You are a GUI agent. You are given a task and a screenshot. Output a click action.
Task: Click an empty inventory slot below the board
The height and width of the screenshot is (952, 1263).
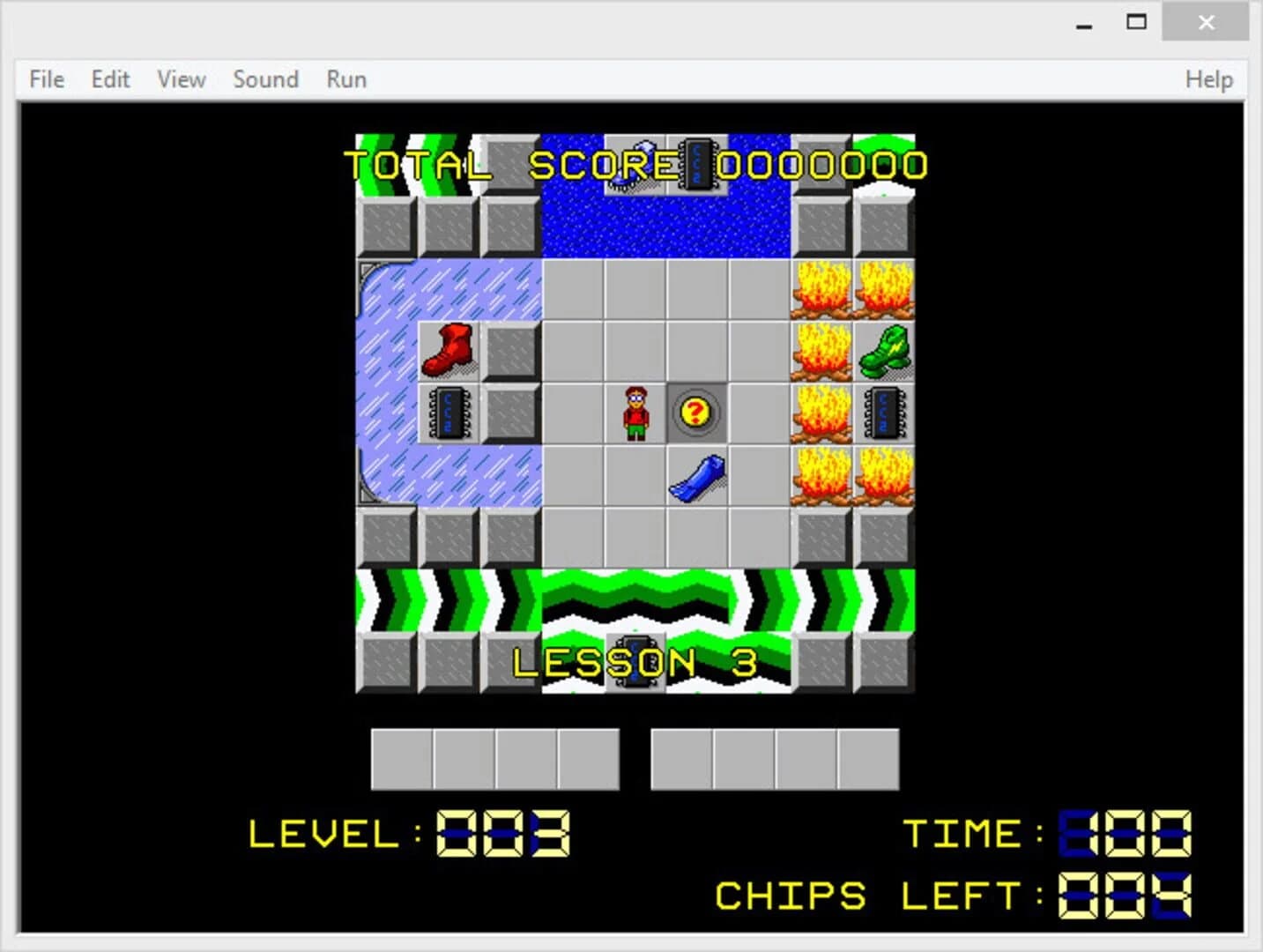tap(401, 758)
